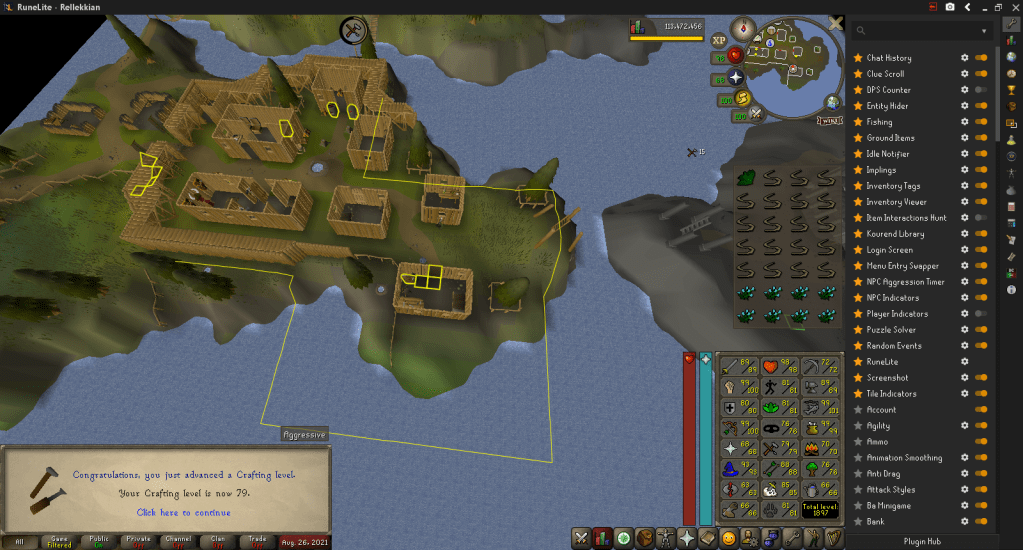Activate the quick-prayers orb
1023x550 pixels.
[736, 77]
